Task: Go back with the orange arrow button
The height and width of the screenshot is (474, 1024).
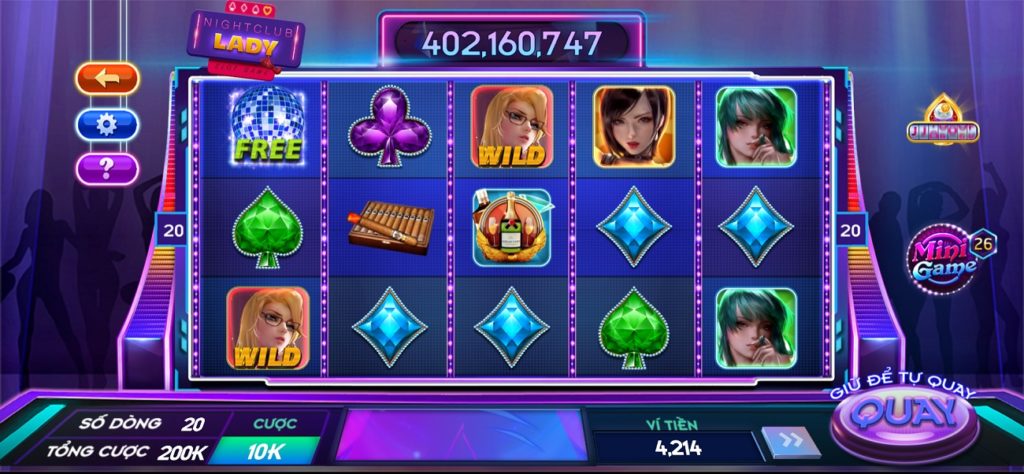Action: click(x=107, y=77)
